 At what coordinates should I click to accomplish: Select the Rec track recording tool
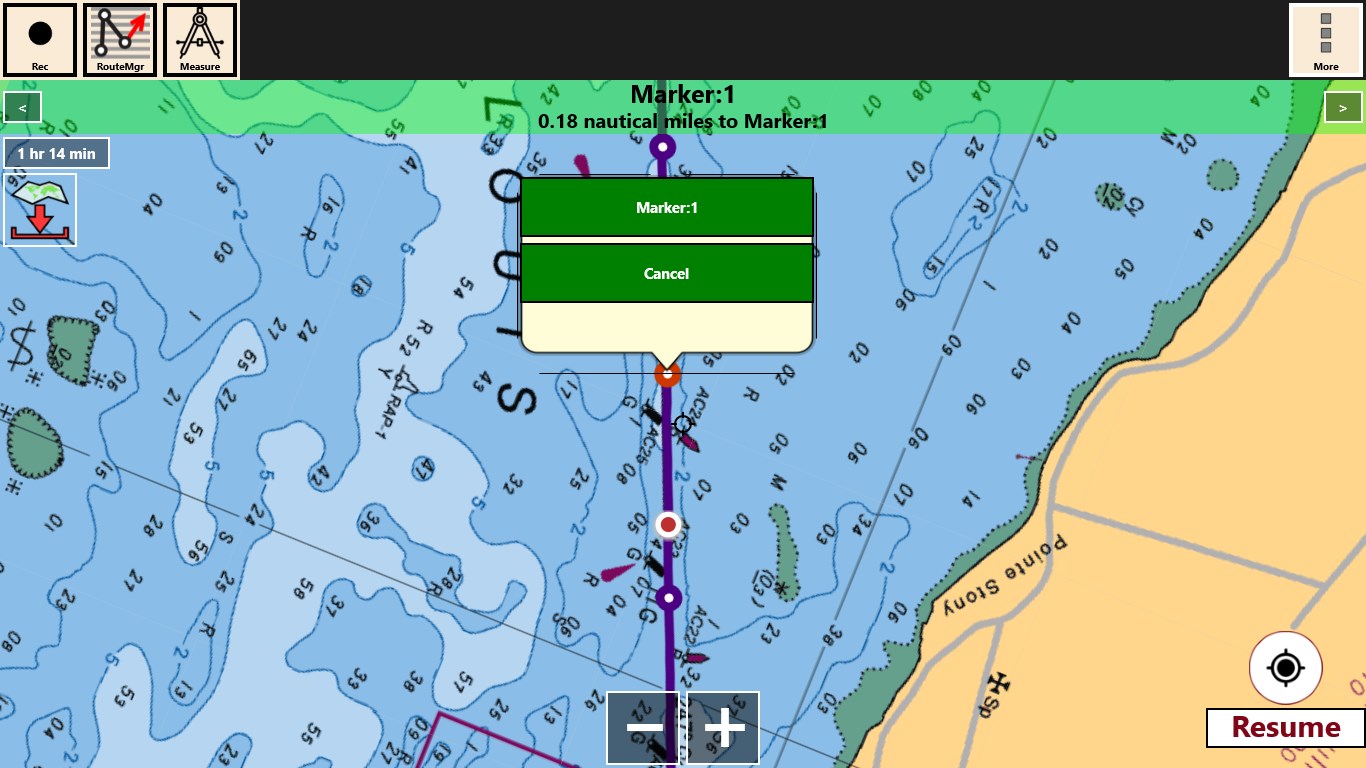click(x=40, y=40)
